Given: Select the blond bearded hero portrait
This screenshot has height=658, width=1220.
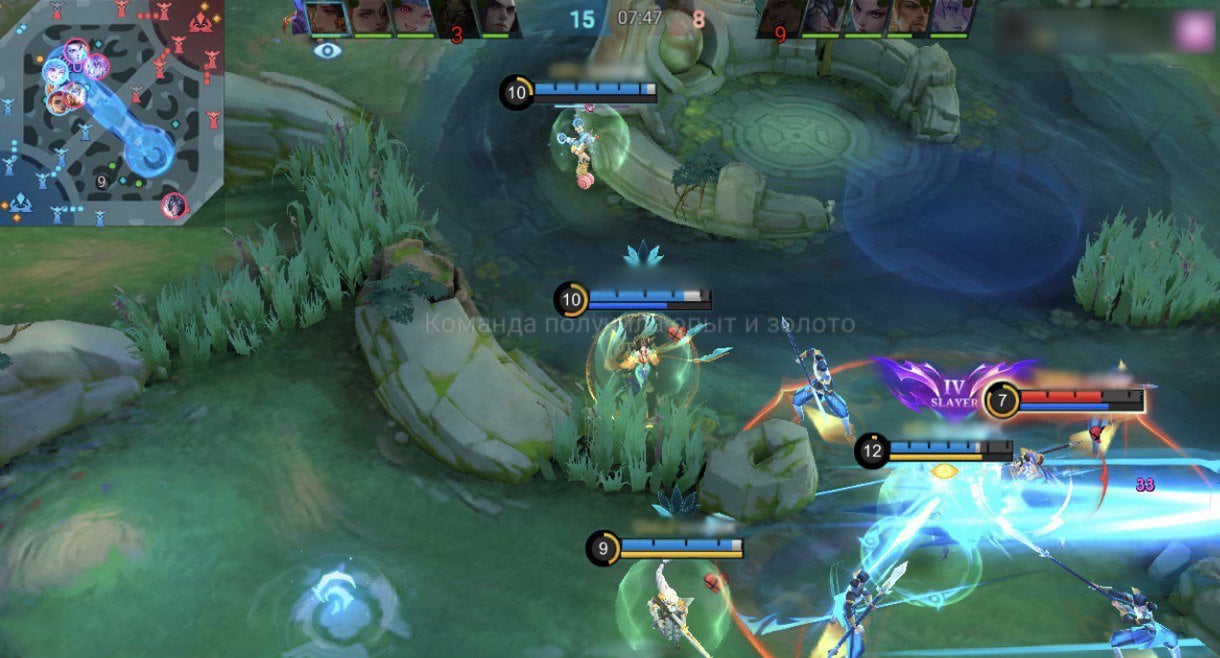Looking at the screenshot, I should coord(908,18).
